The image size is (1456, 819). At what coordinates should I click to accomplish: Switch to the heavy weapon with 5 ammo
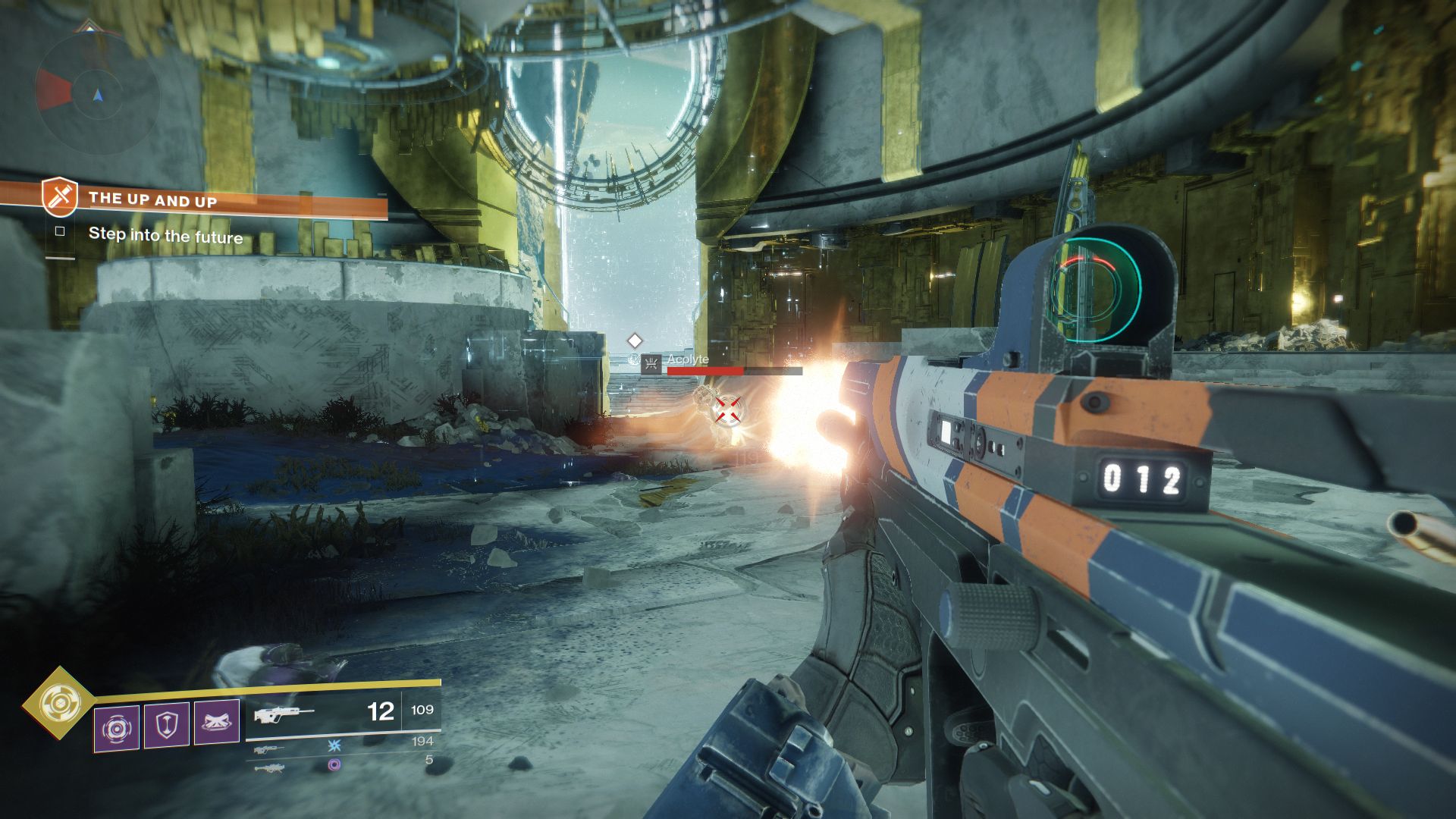[x=343, y=764]
